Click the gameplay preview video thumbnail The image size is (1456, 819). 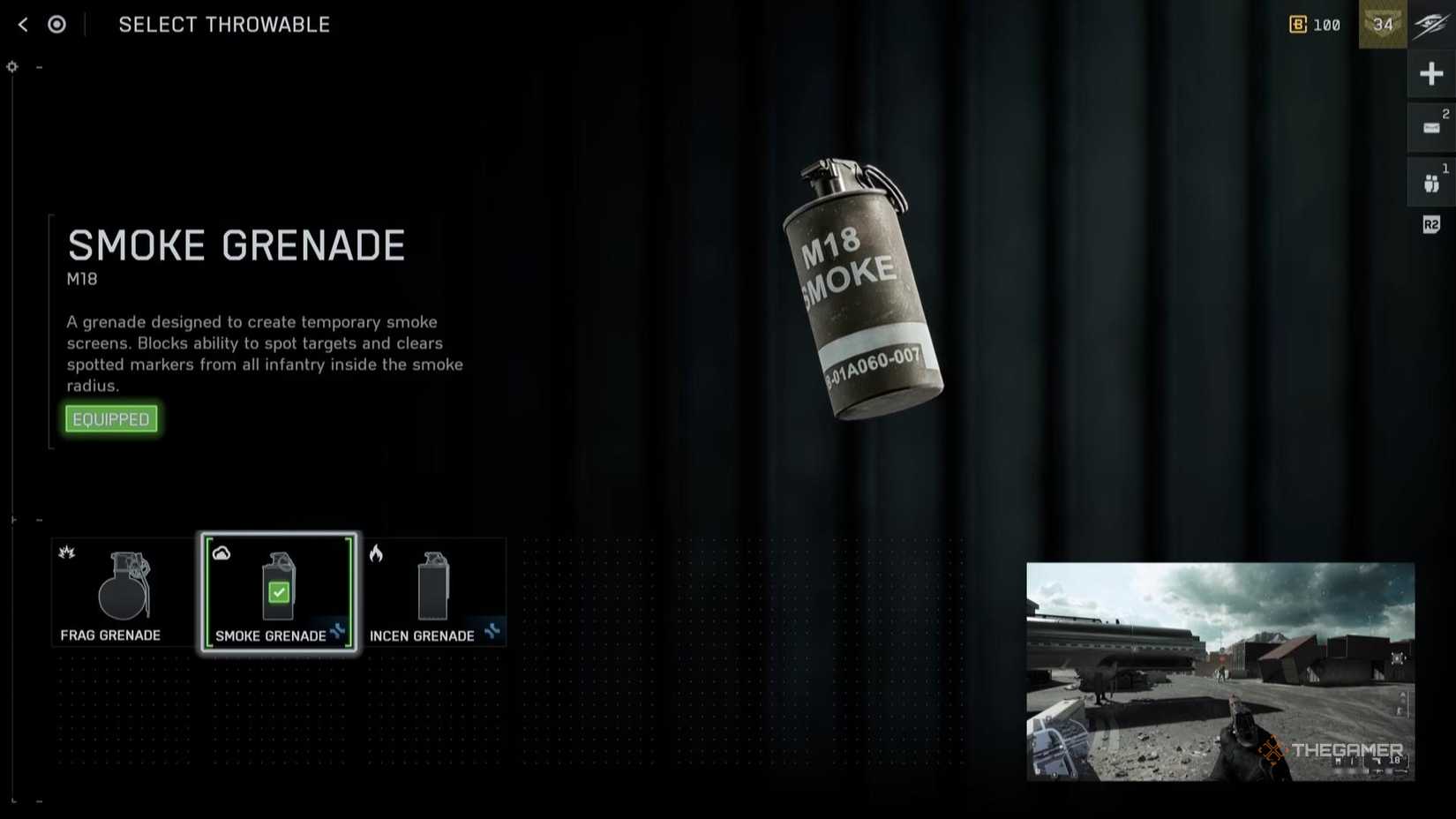coord(1220,669)
